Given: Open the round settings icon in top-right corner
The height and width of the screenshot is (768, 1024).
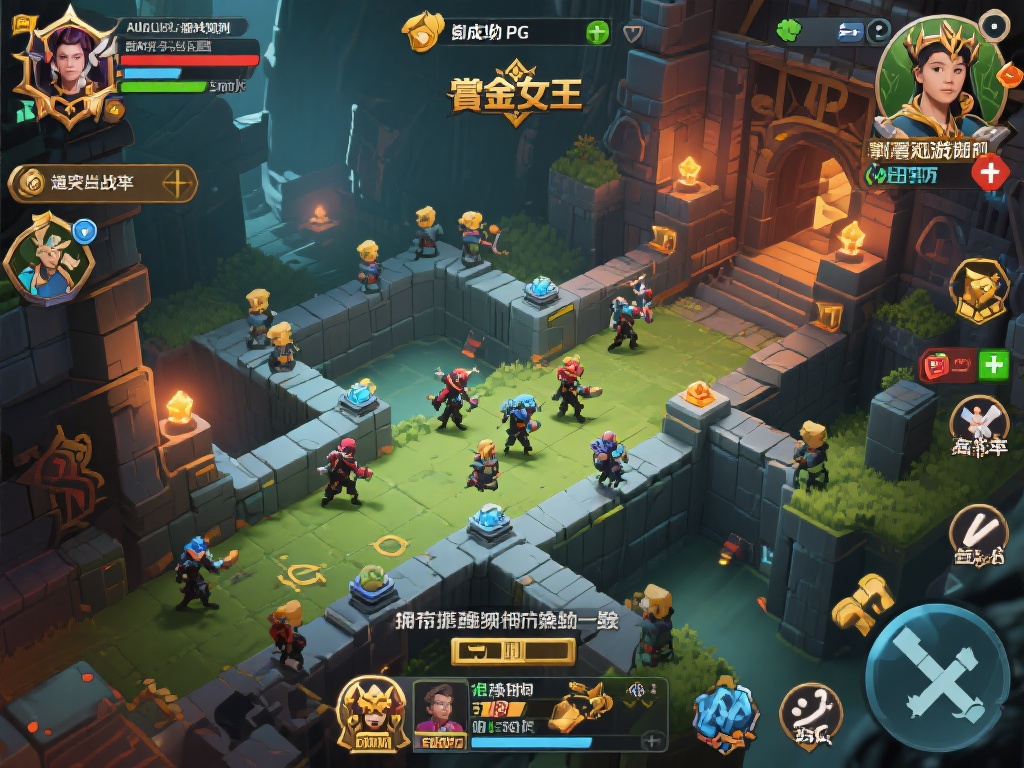Looking at the screenshot, I should pos(993,24).
